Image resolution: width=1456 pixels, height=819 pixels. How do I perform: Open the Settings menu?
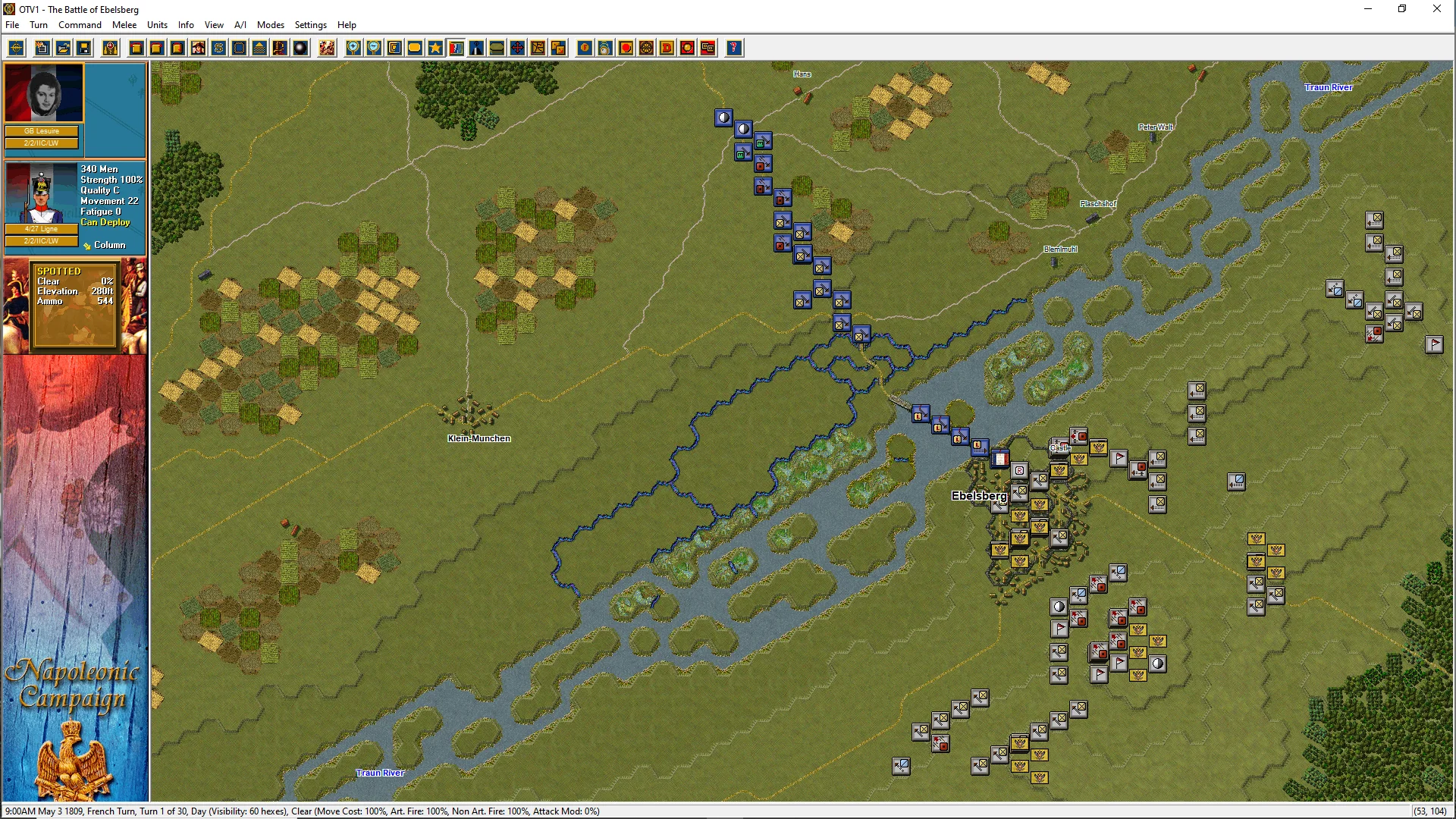point(310,25)
